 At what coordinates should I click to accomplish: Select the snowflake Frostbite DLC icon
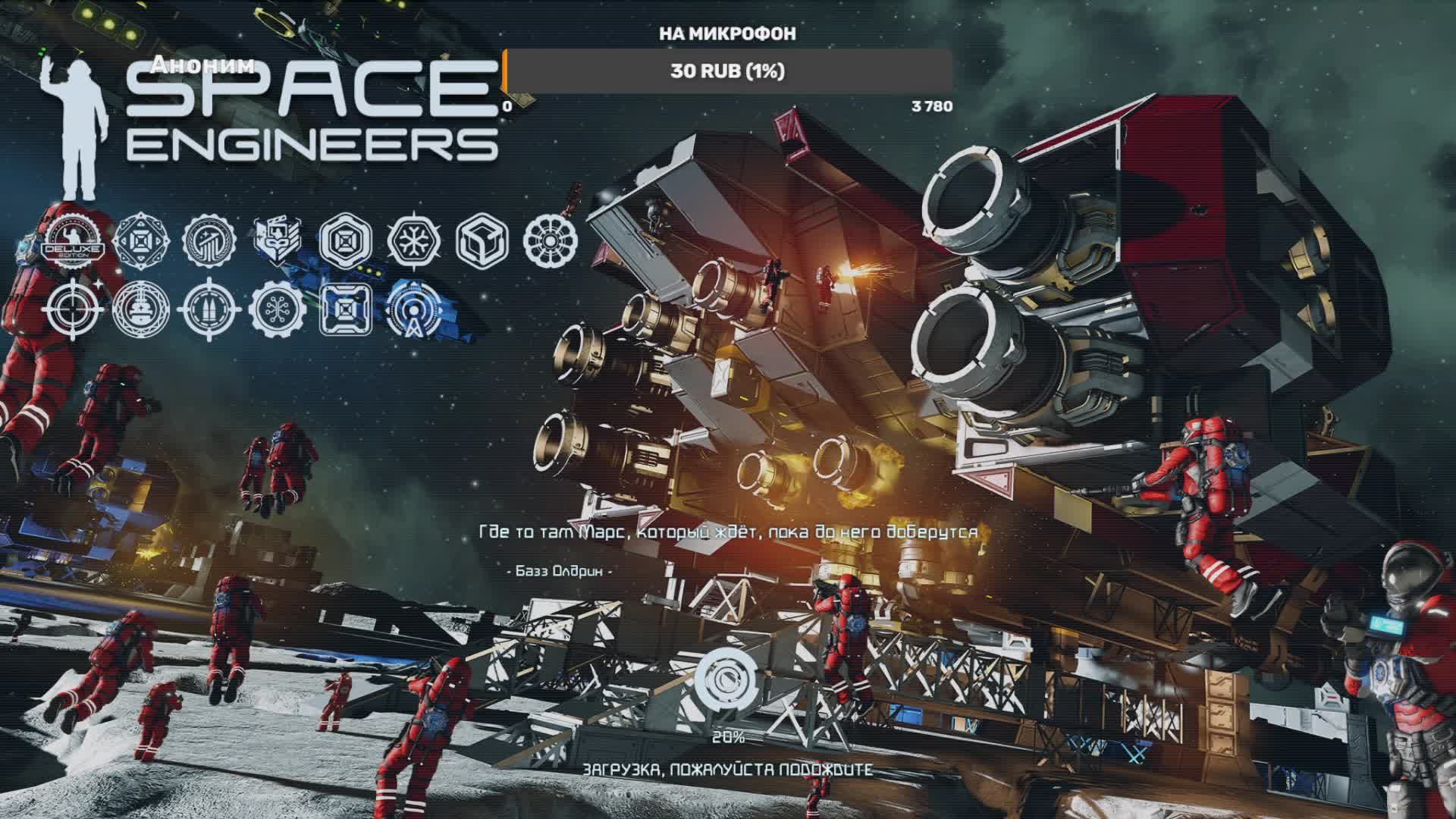414,240
